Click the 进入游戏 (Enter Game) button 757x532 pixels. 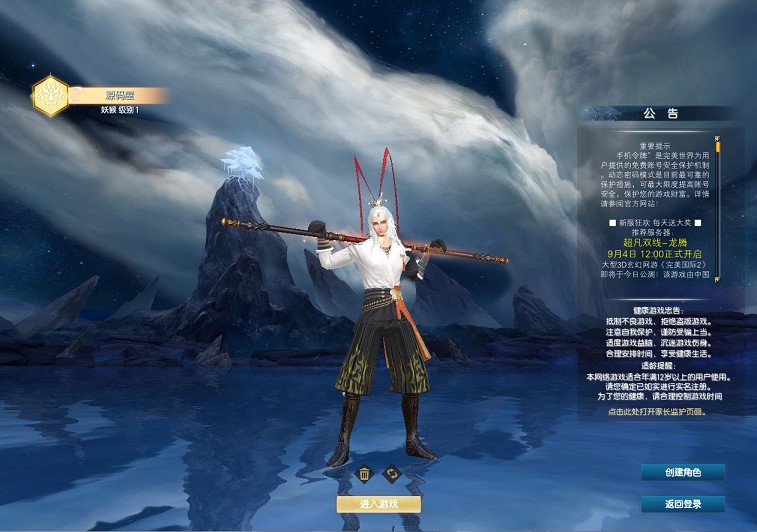(x=378, y=504)
